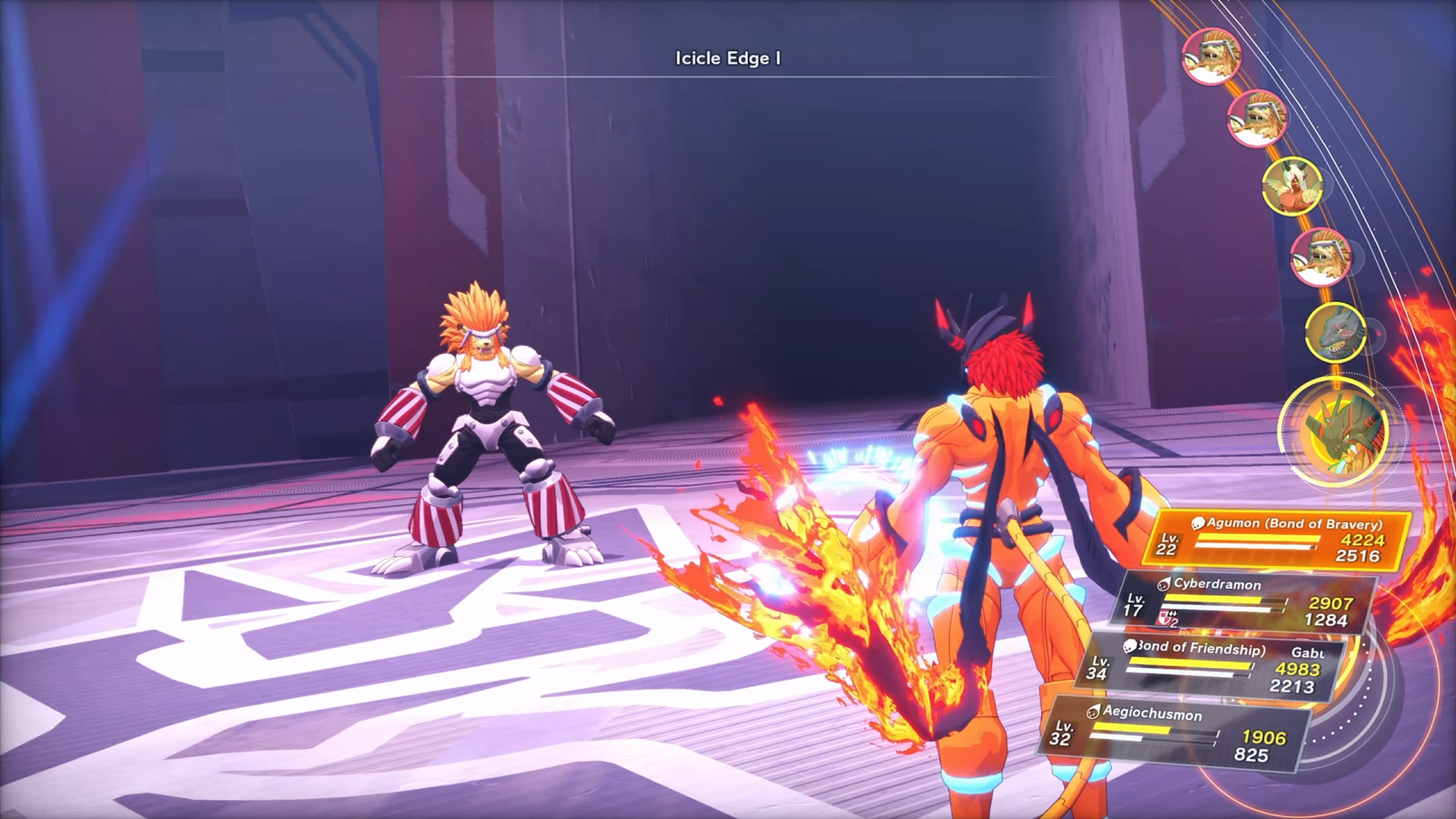Click the Lv. 17 badge on Cyberdramon's panel
Screen dimensions: 1456x819
(x=1133, y=605)
